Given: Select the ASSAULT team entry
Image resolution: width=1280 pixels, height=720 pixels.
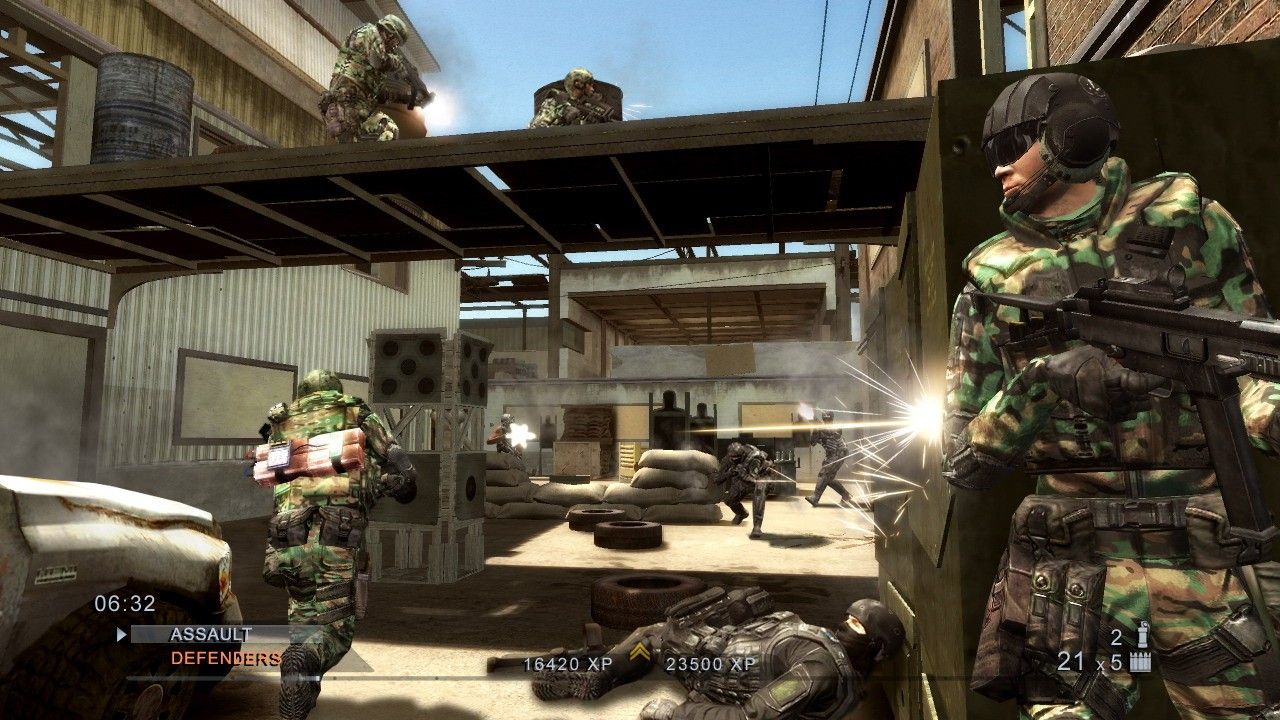Looking at the screenshot, I should 210,632.
